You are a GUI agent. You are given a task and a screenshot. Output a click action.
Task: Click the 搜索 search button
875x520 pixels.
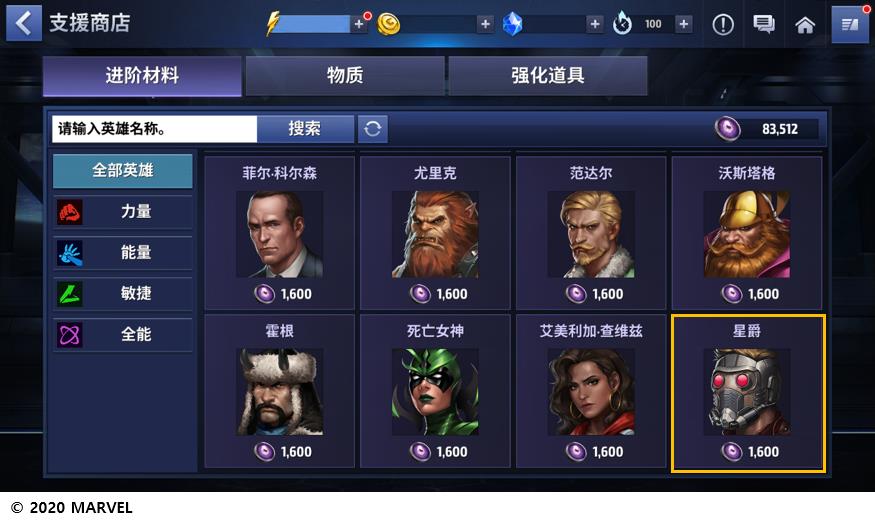(305, 129)
